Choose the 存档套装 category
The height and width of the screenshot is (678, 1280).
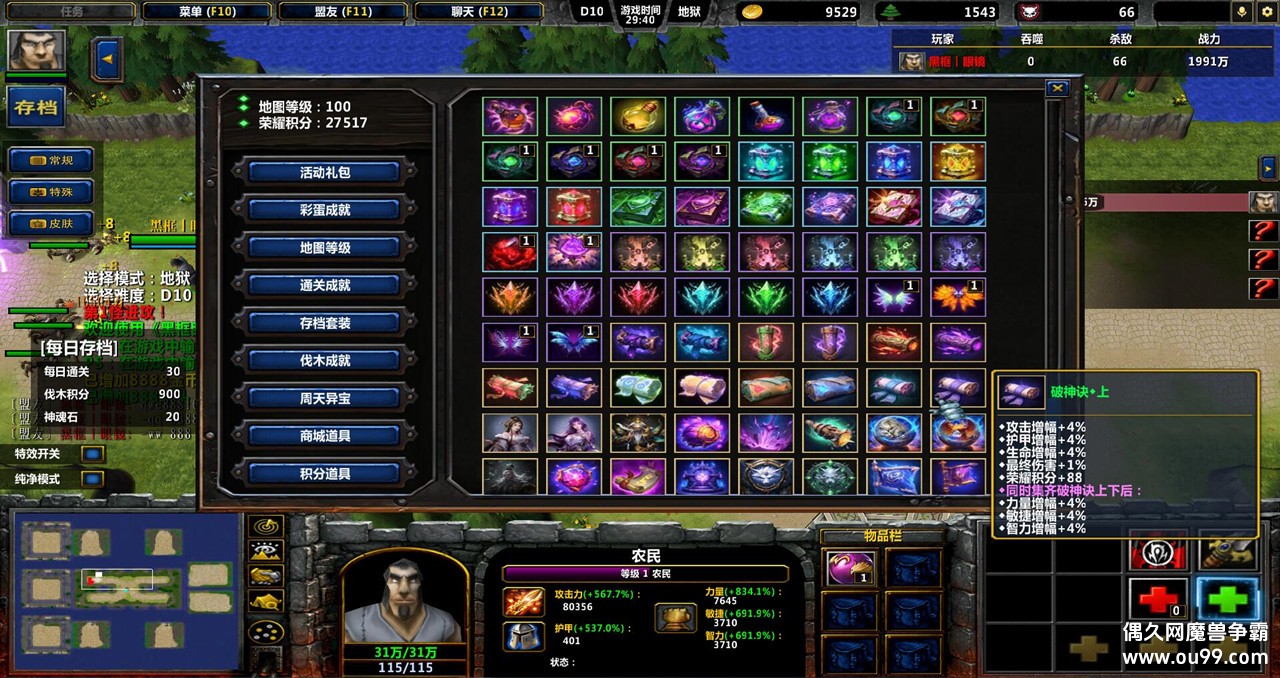pos(325,323)
